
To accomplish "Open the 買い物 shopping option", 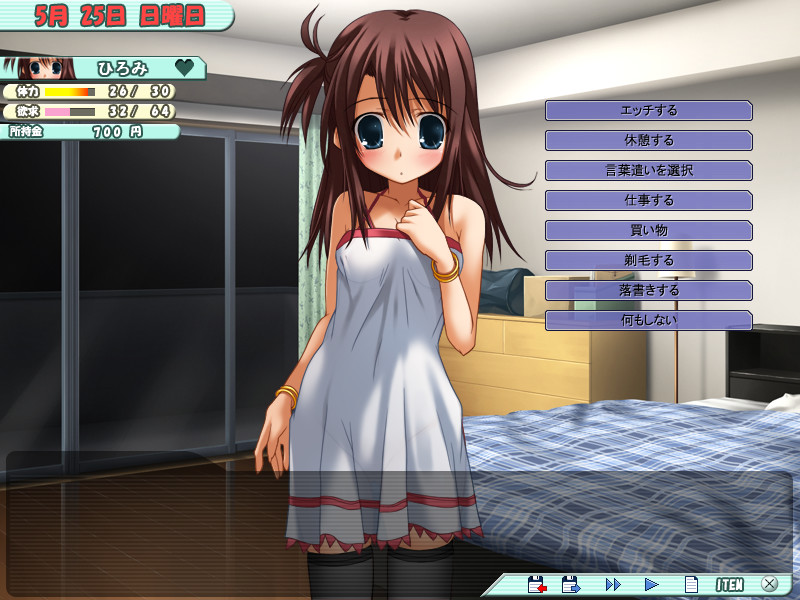I will pyautogui.click(x=648, y=230).
